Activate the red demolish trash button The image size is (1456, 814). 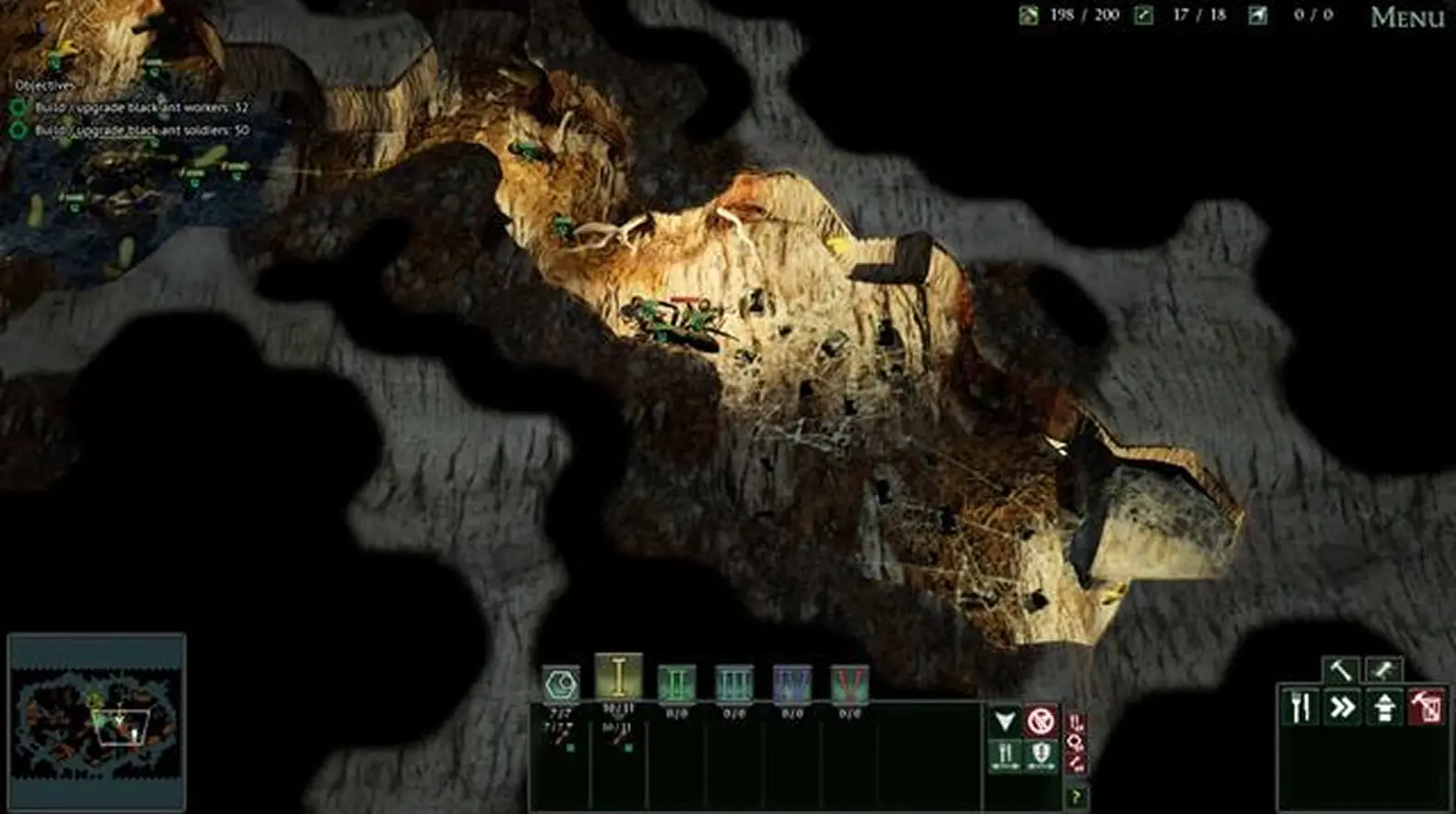coord(1427,708)
